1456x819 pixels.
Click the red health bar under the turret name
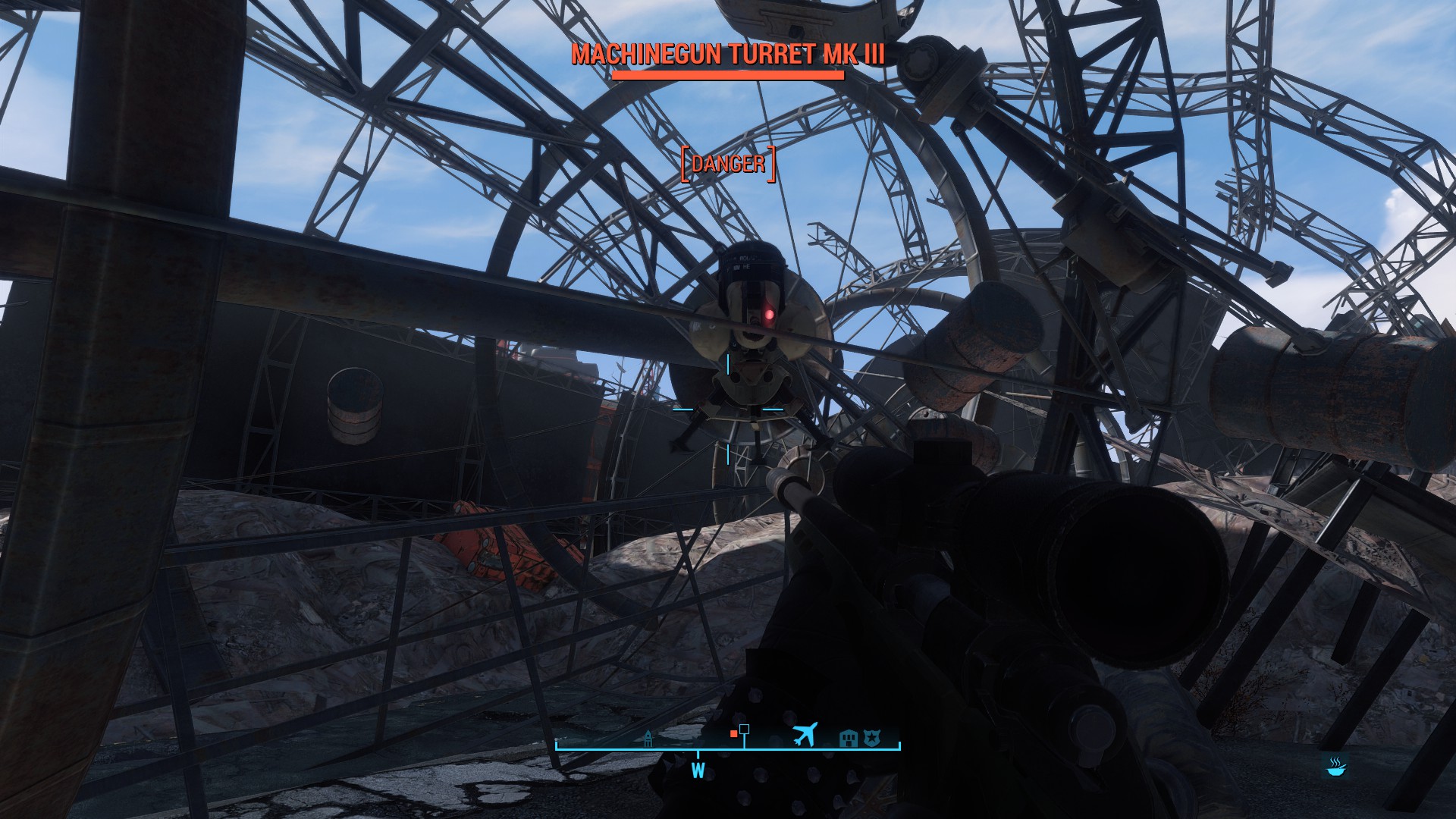coord(729,75)
